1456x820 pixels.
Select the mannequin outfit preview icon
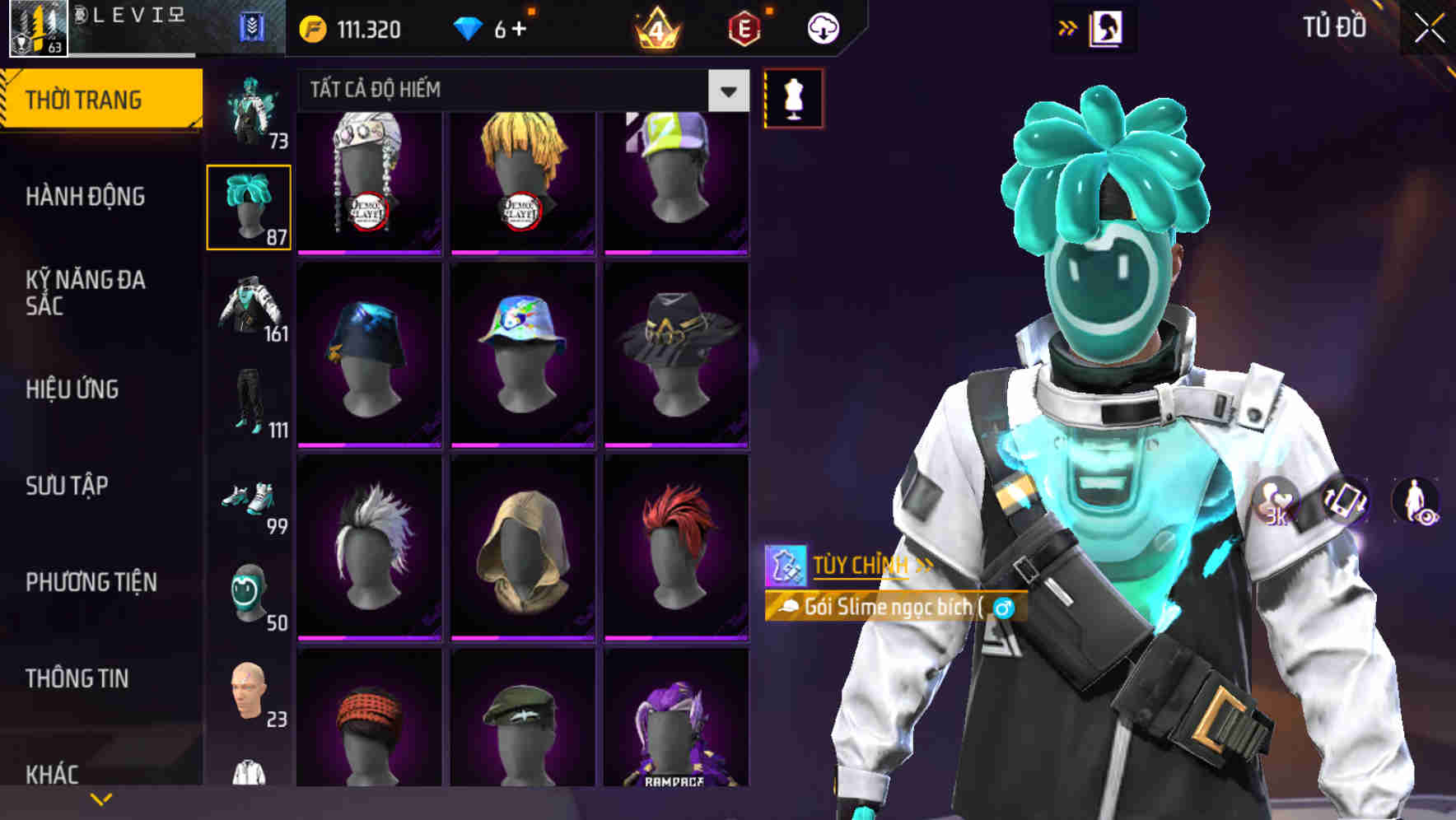793,97
